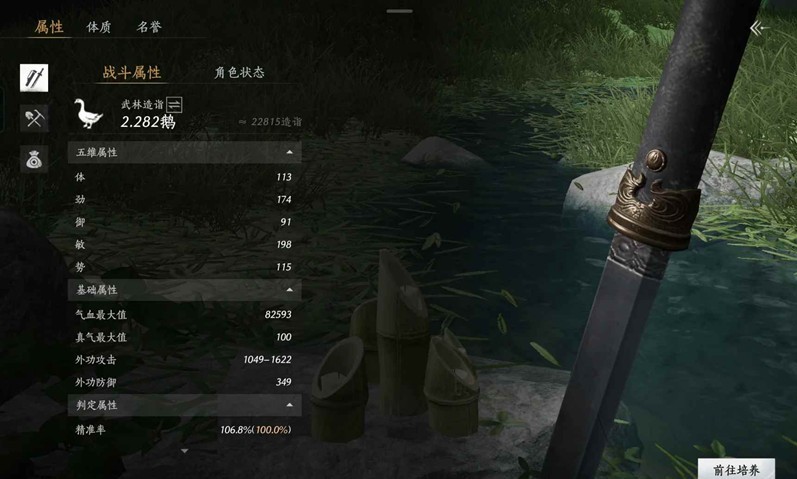Image resolution: width=797 pixels, height=479 pixels.
Task: Switch to the 体质 tab
Action: 99,27
